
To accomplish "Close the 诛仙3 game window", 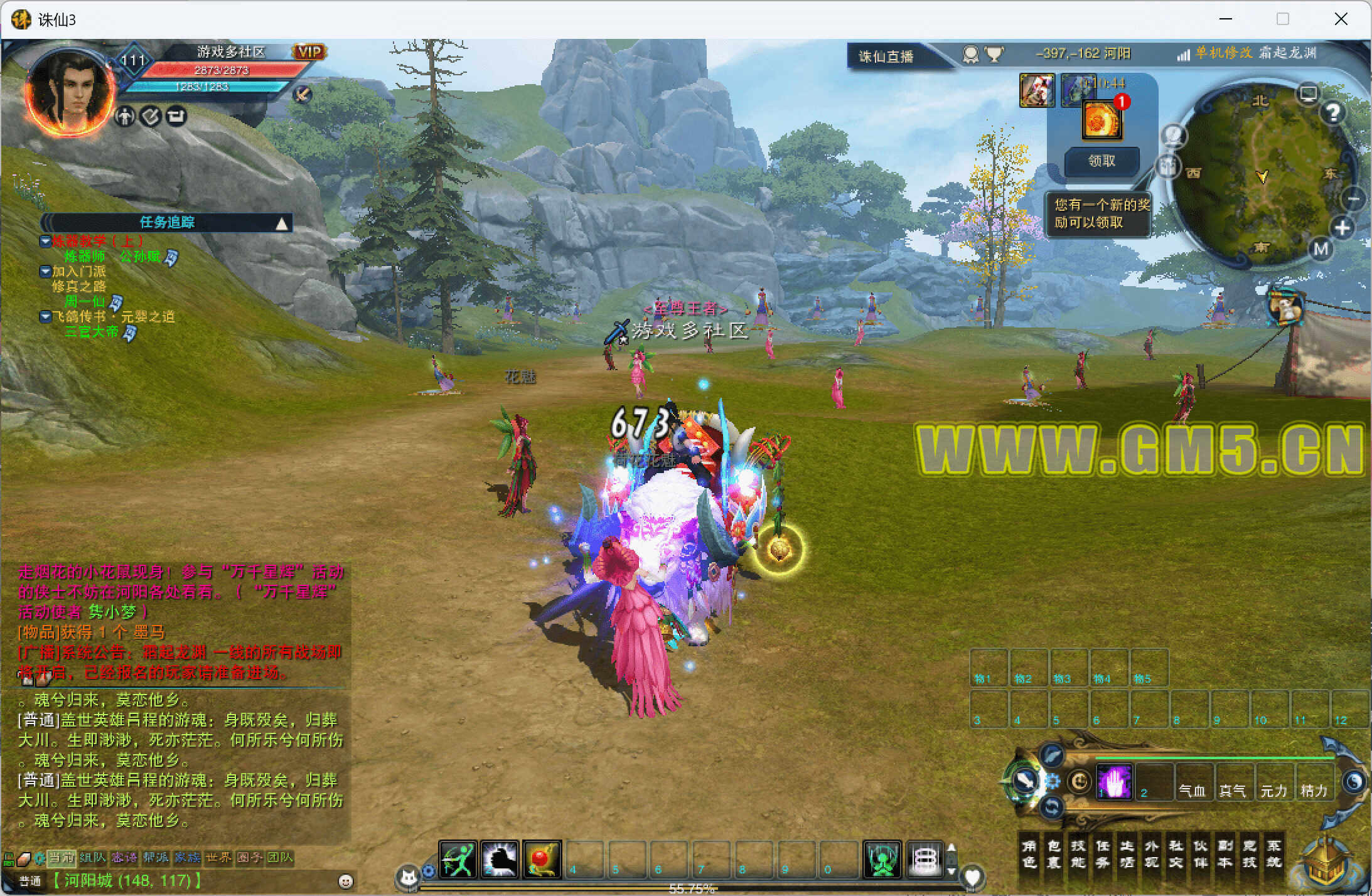I will click(x=1341, y=19).
